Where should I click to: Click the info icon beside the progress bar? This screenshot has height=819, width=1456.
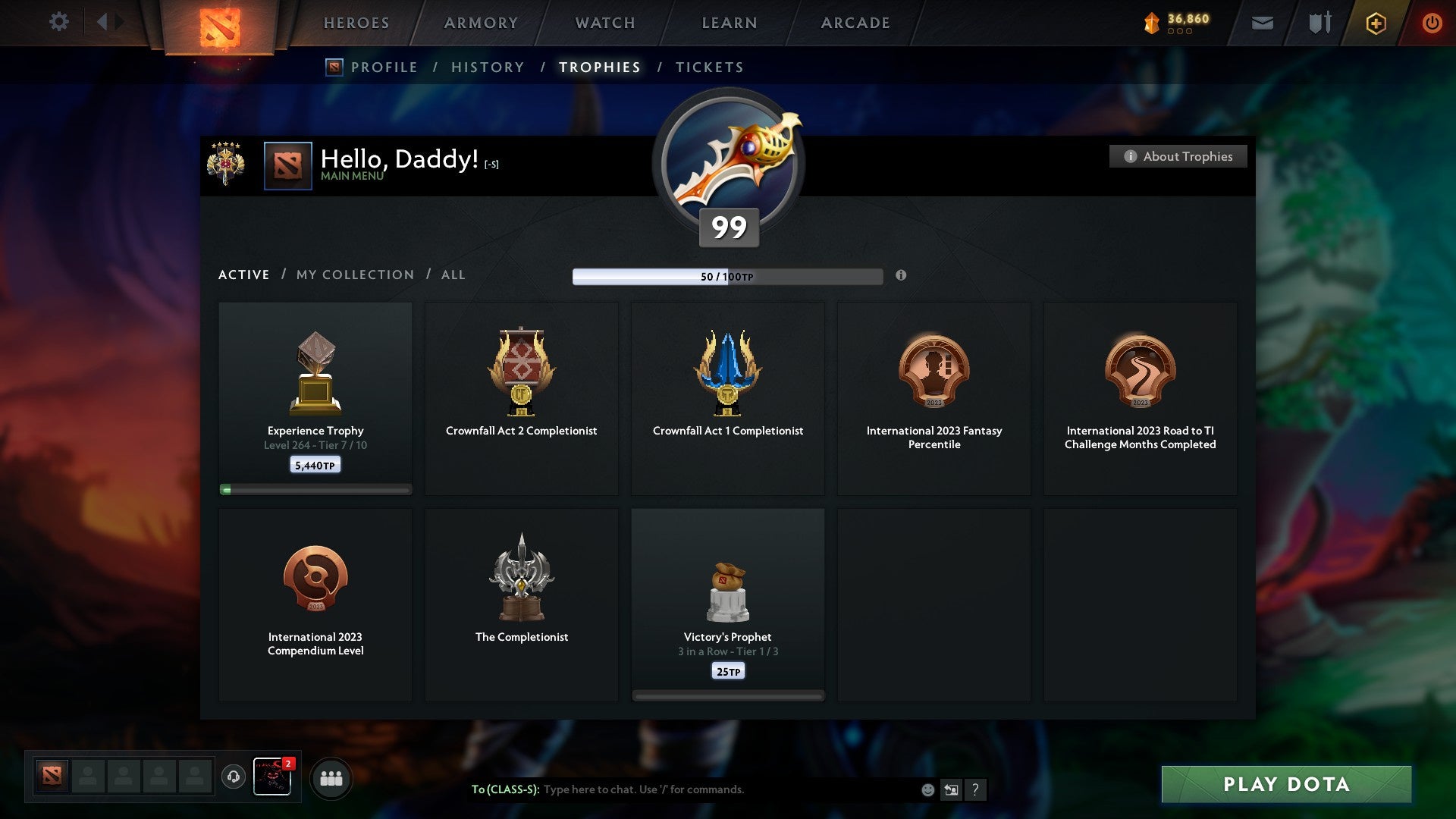[x=901, y=276]
